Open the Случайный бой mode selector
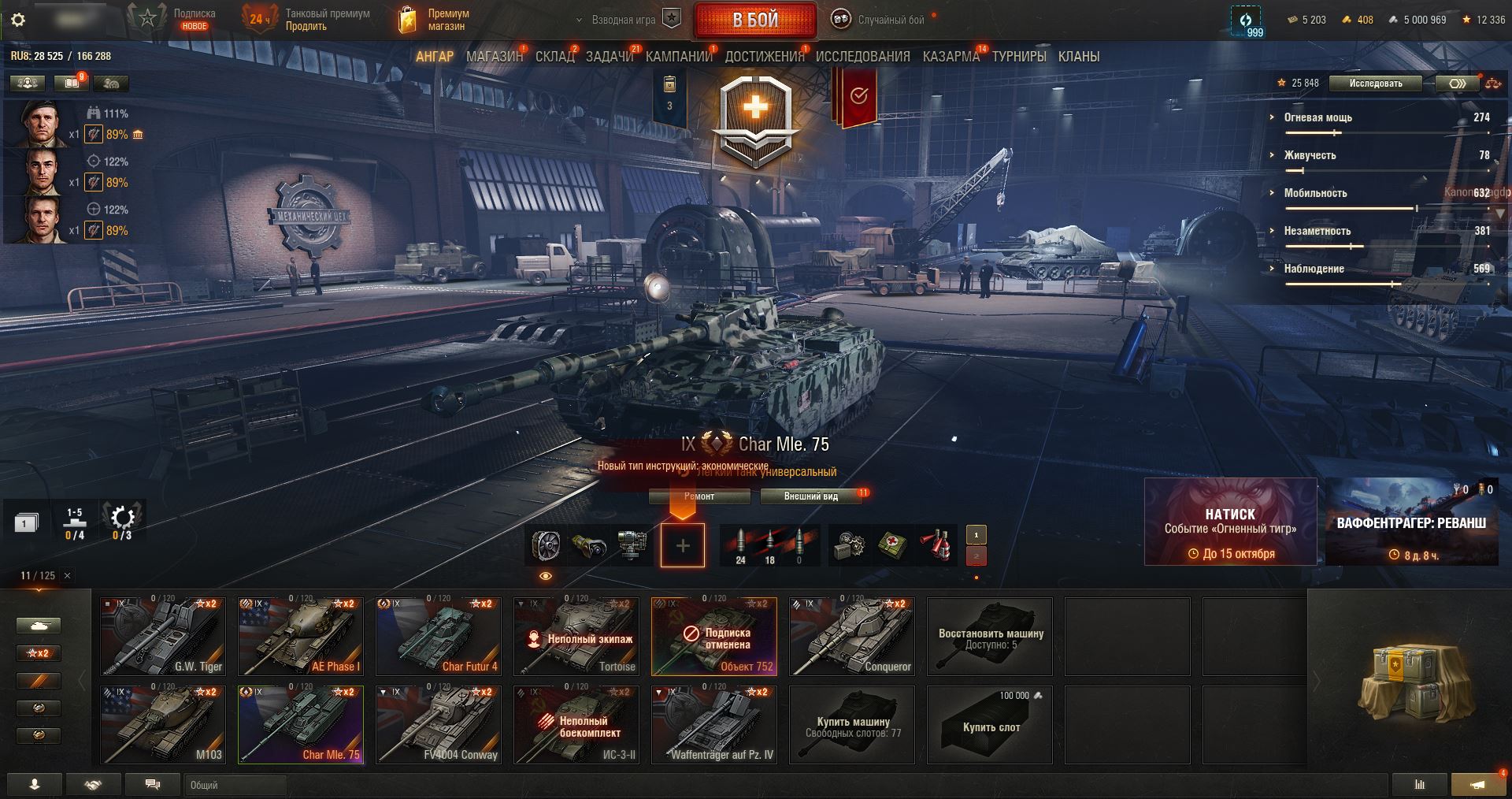 [882, 20]
